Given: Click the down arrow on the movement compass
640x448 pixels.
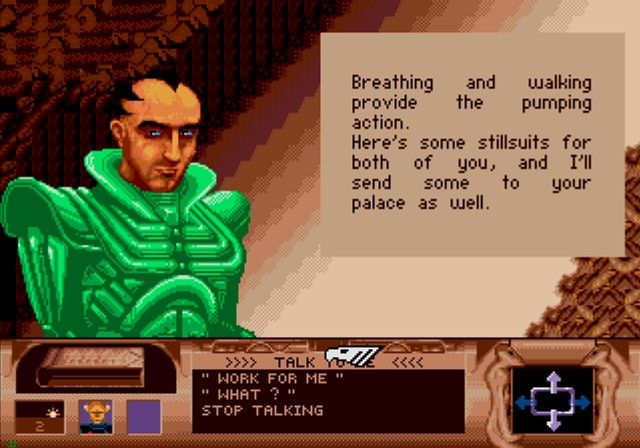Looking at the screenshot, I should [553, 424].
